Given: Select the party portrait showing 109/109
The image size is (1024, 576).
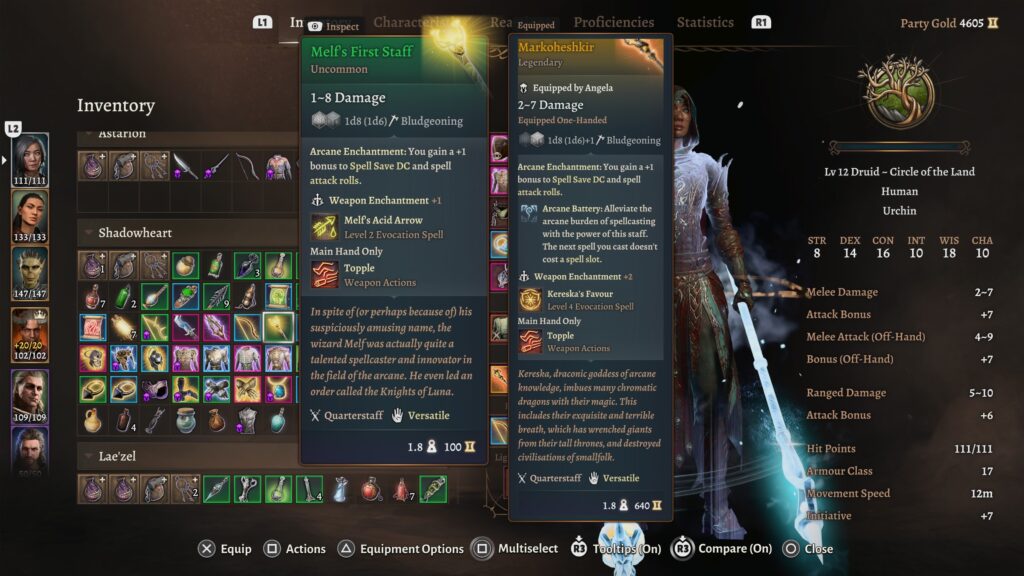Looking at the screenshot, I should [30, 390].
